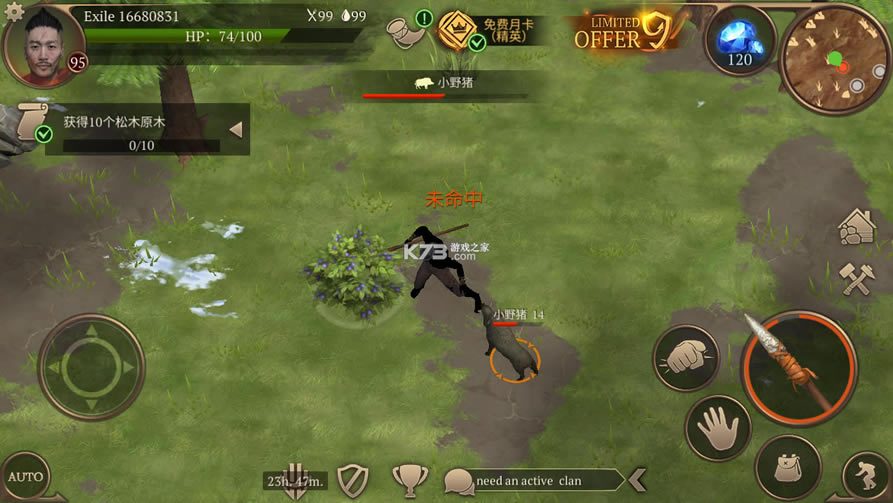Open the clan chat bar

click(530, 481)
